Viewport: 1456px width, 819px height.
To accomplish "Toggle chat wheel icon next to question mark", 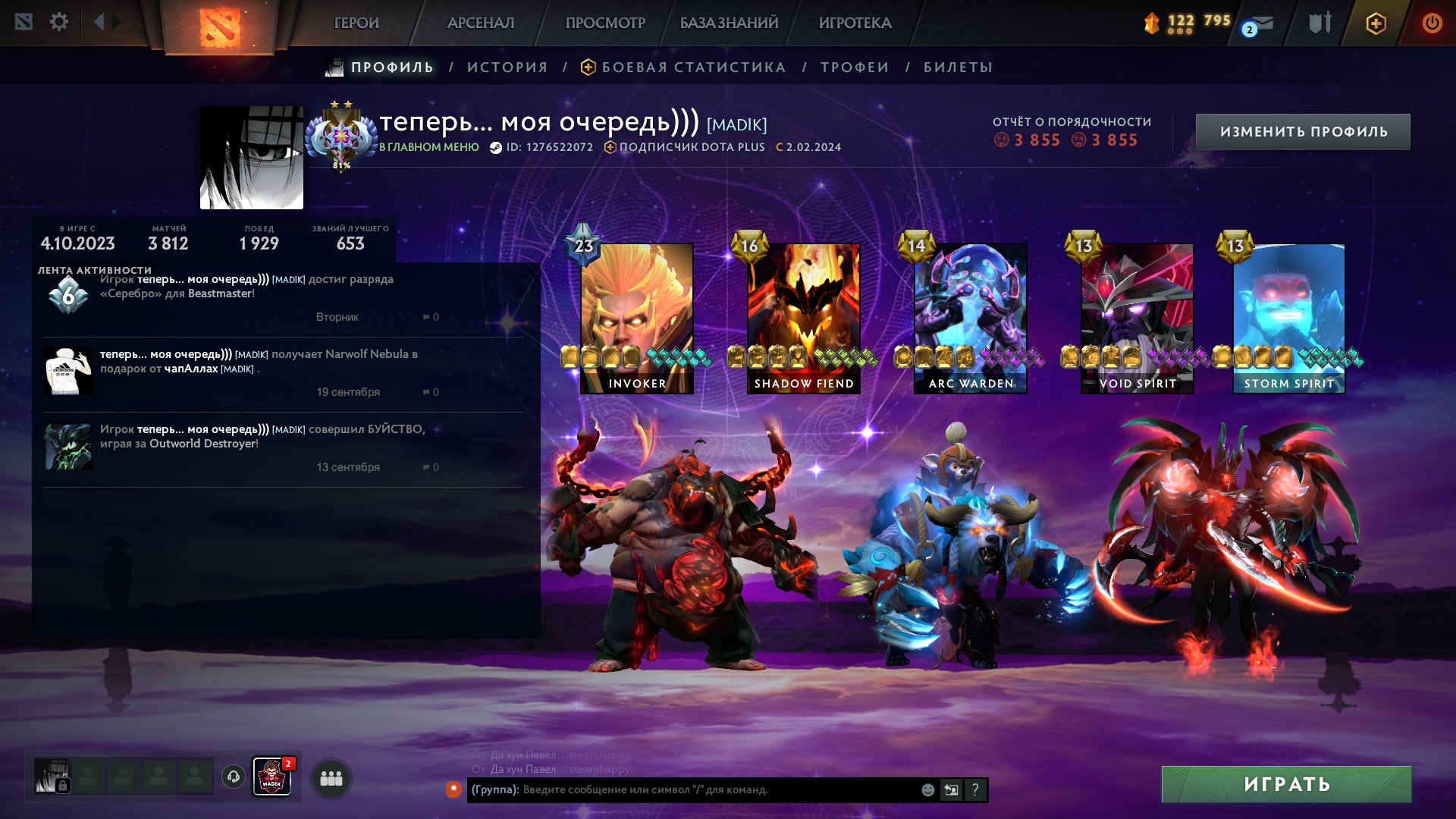I will [x=952, y=790].
